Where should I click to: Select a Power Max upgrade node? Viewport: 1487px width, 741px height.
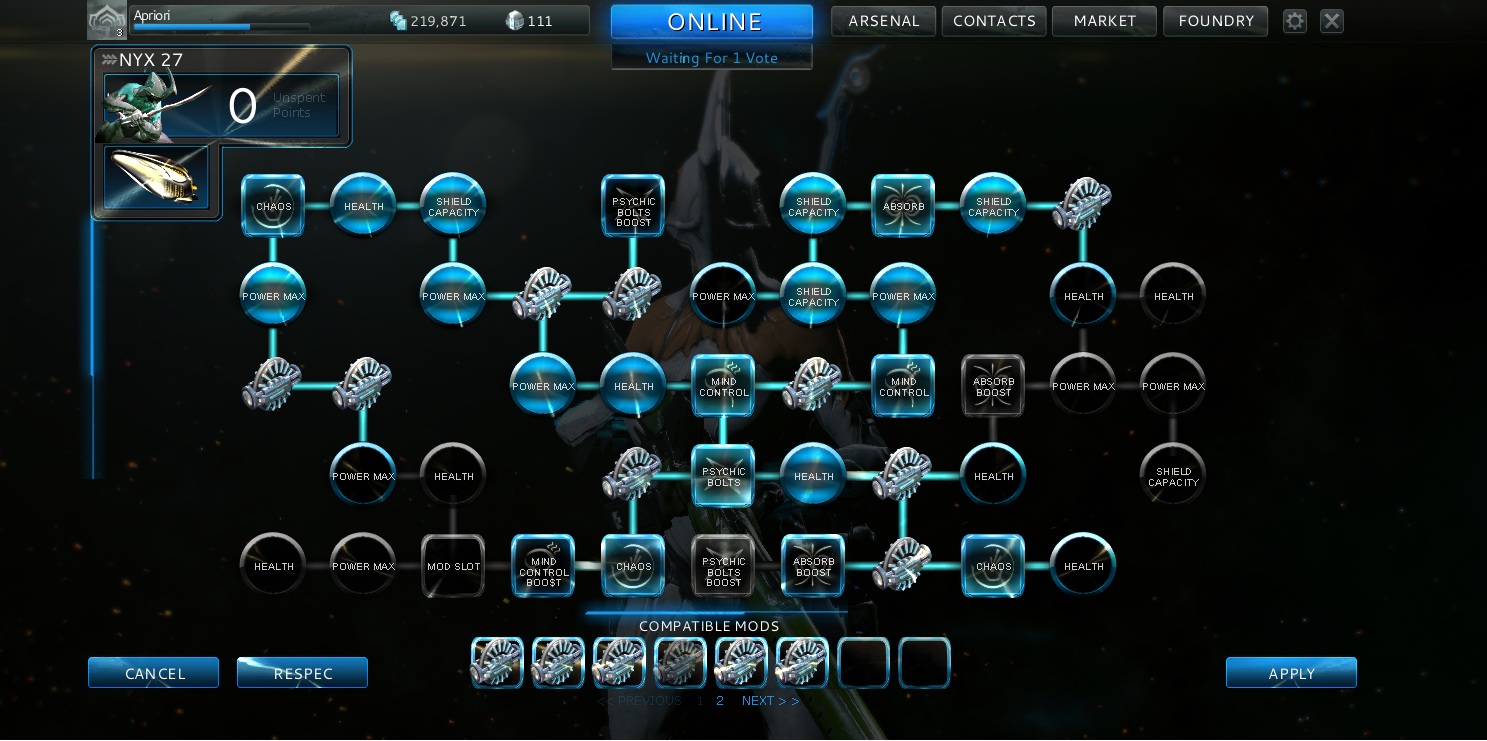273,295
